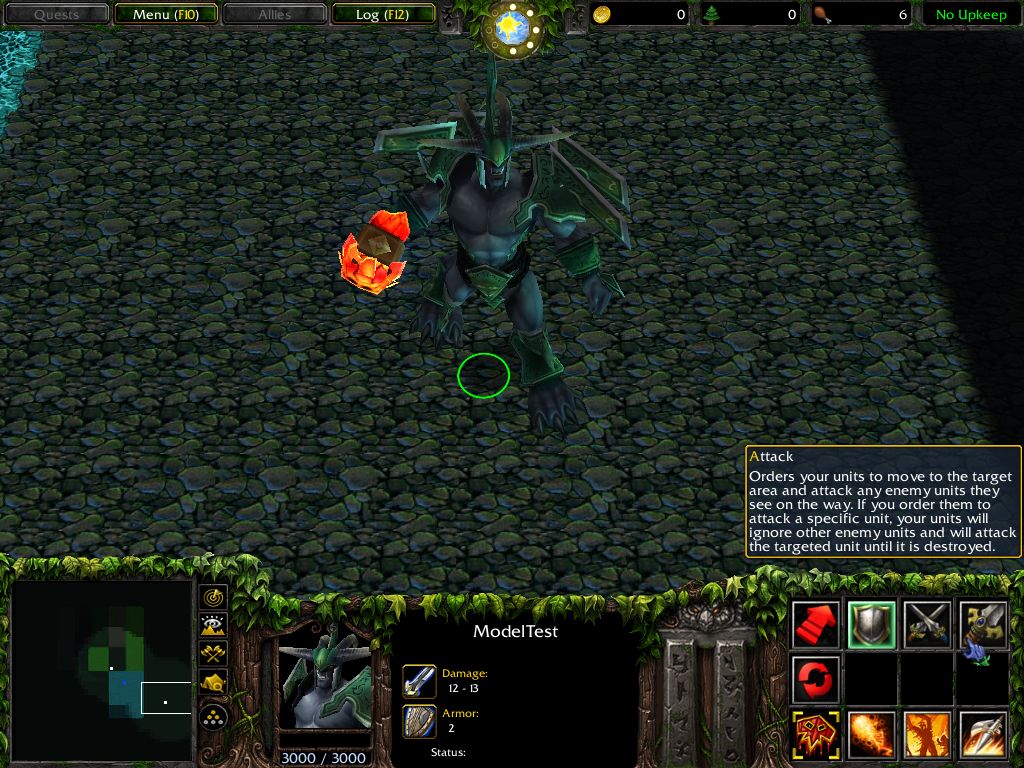Toggle the red skull ability with yellow corners
Screen dimensions: 1024x768
pyautogui.click(x=816, y=735)
